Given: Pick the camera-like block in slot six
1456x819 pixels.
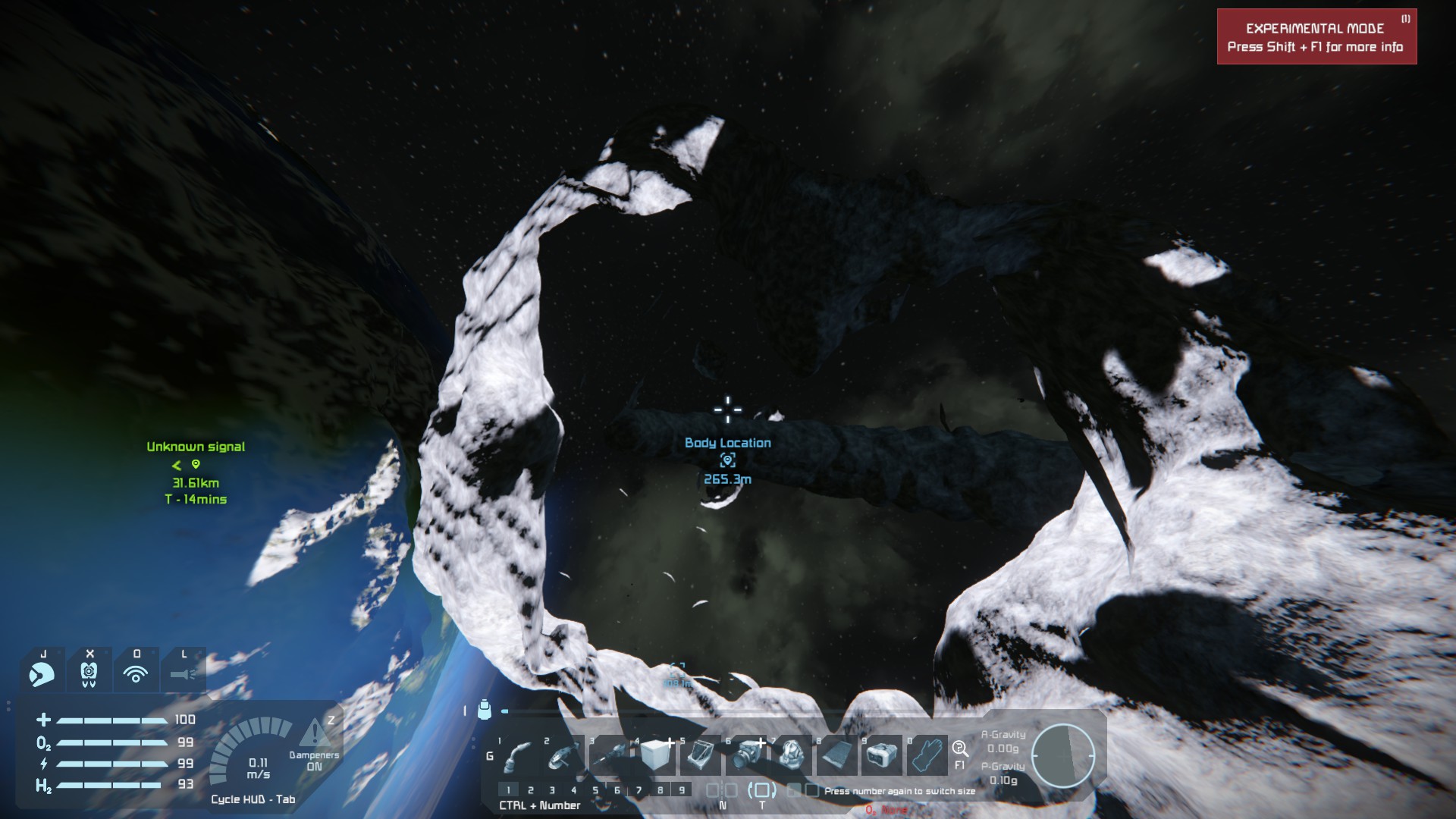Looking at the screenshot, I should pos(748,755).
